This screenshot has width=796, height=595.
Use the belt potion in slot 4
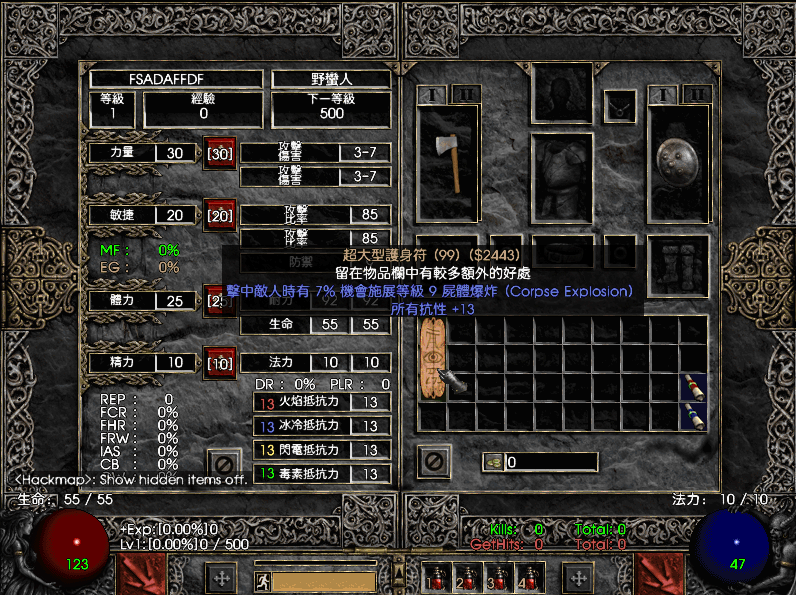(527, 577)
